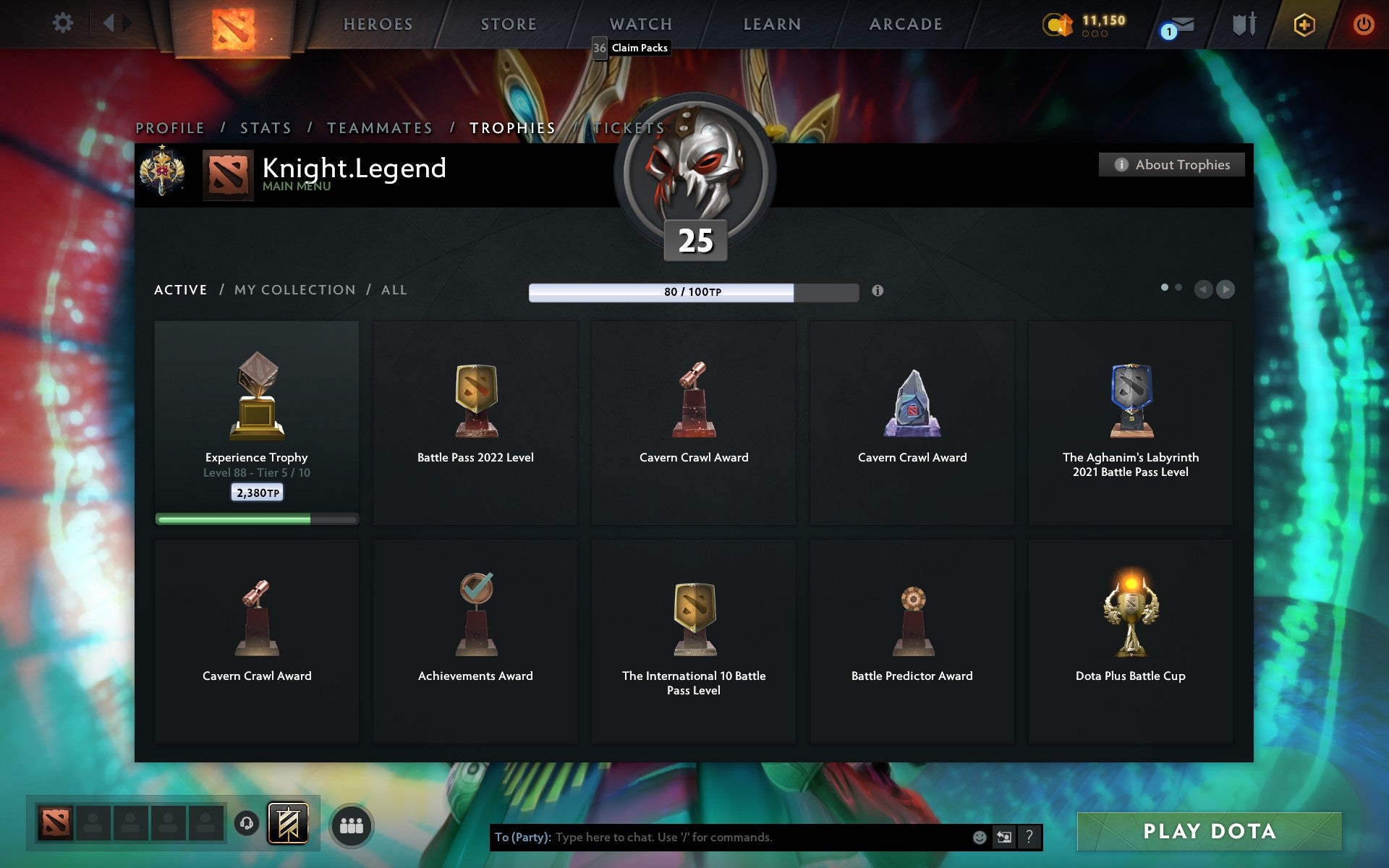Click the About Trophies button
The image size is (1389, 868).
pos(1171,164)
